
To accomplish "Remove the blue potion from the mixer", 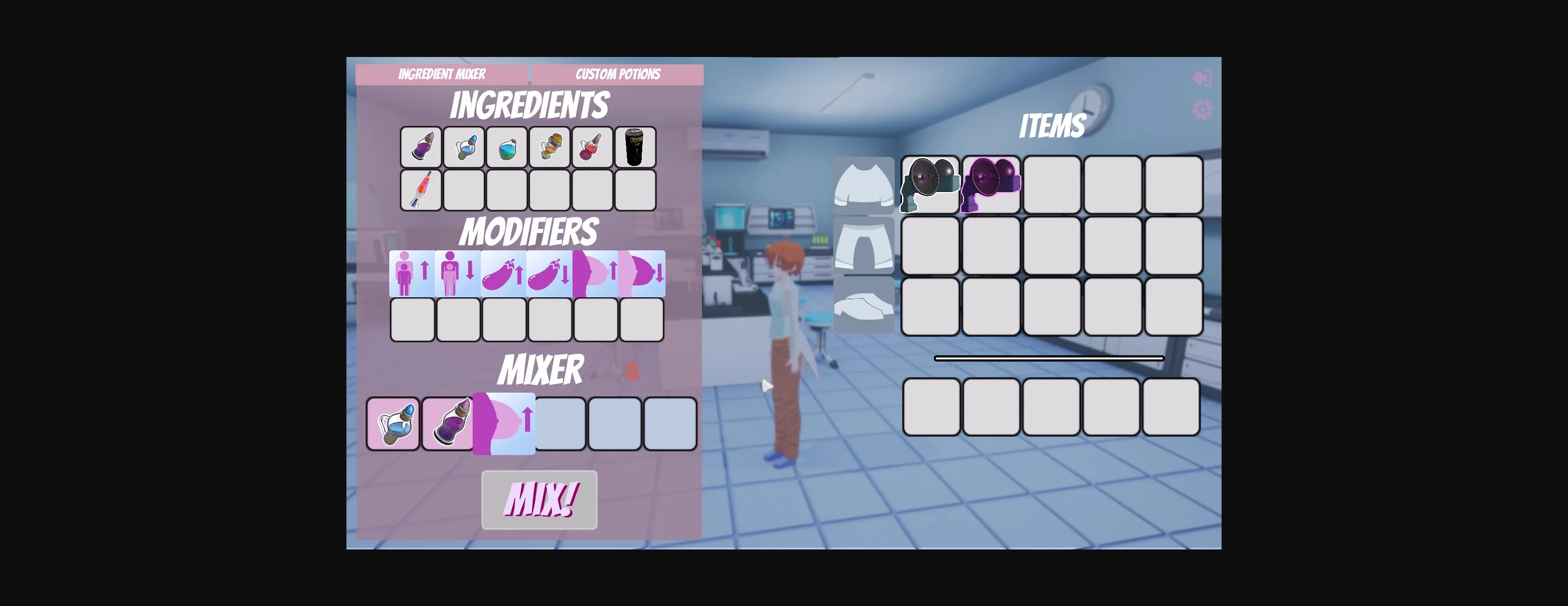I will (x=392, y=425).
